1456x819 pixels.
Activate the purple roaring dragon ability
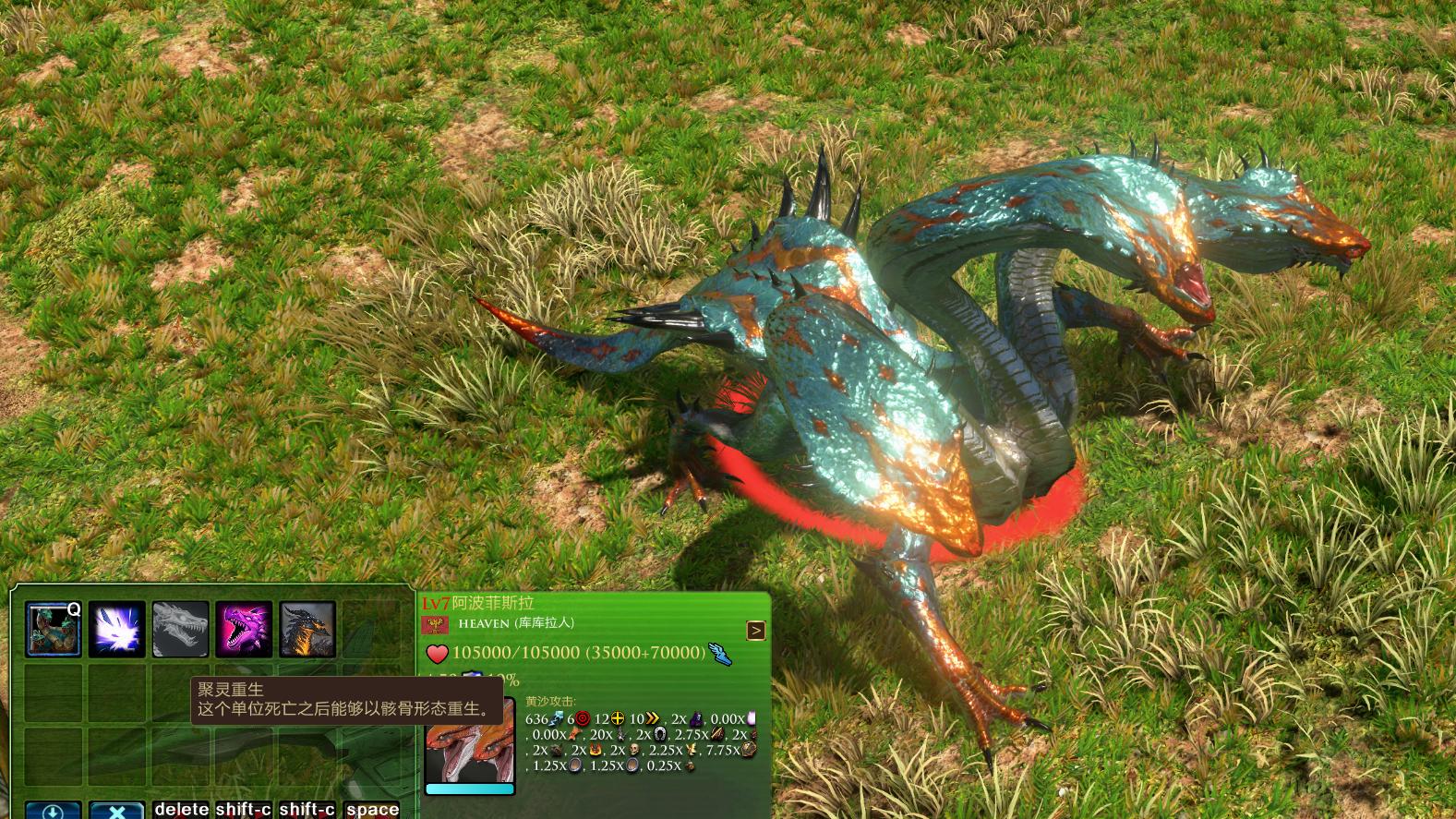[x=244, y=629]
